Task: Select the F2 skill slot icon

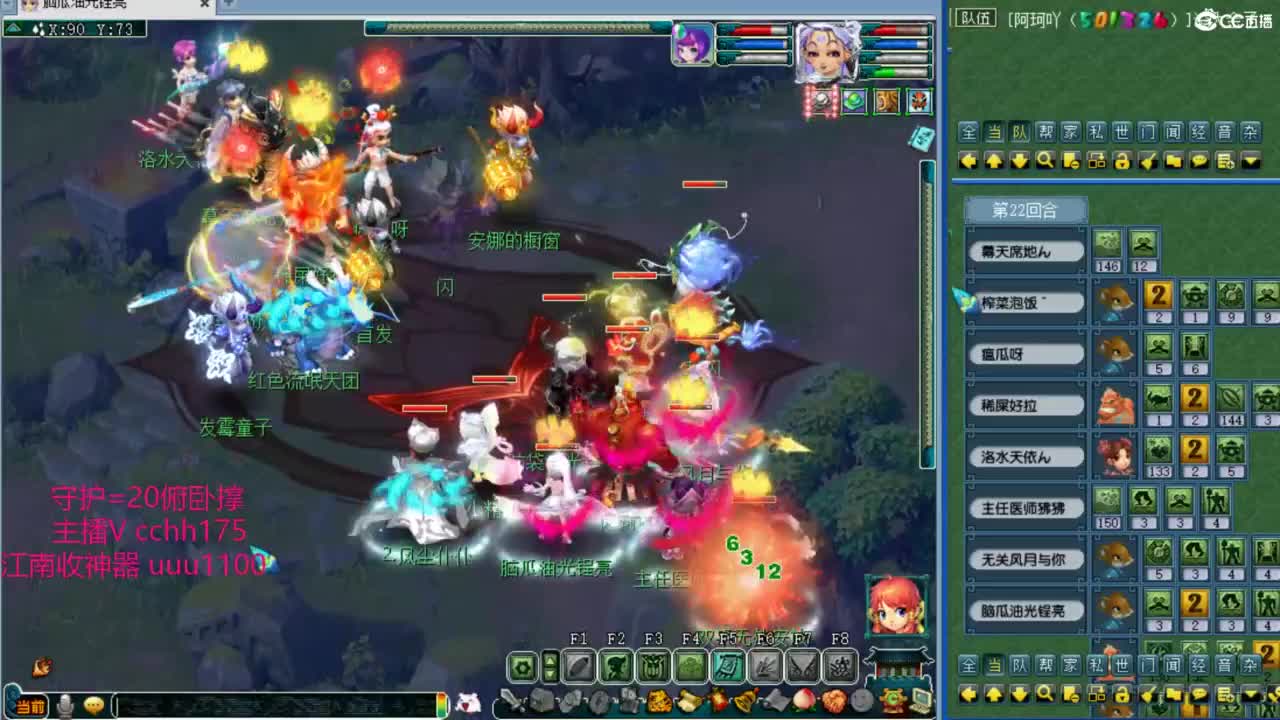Action: click(616, 665)
